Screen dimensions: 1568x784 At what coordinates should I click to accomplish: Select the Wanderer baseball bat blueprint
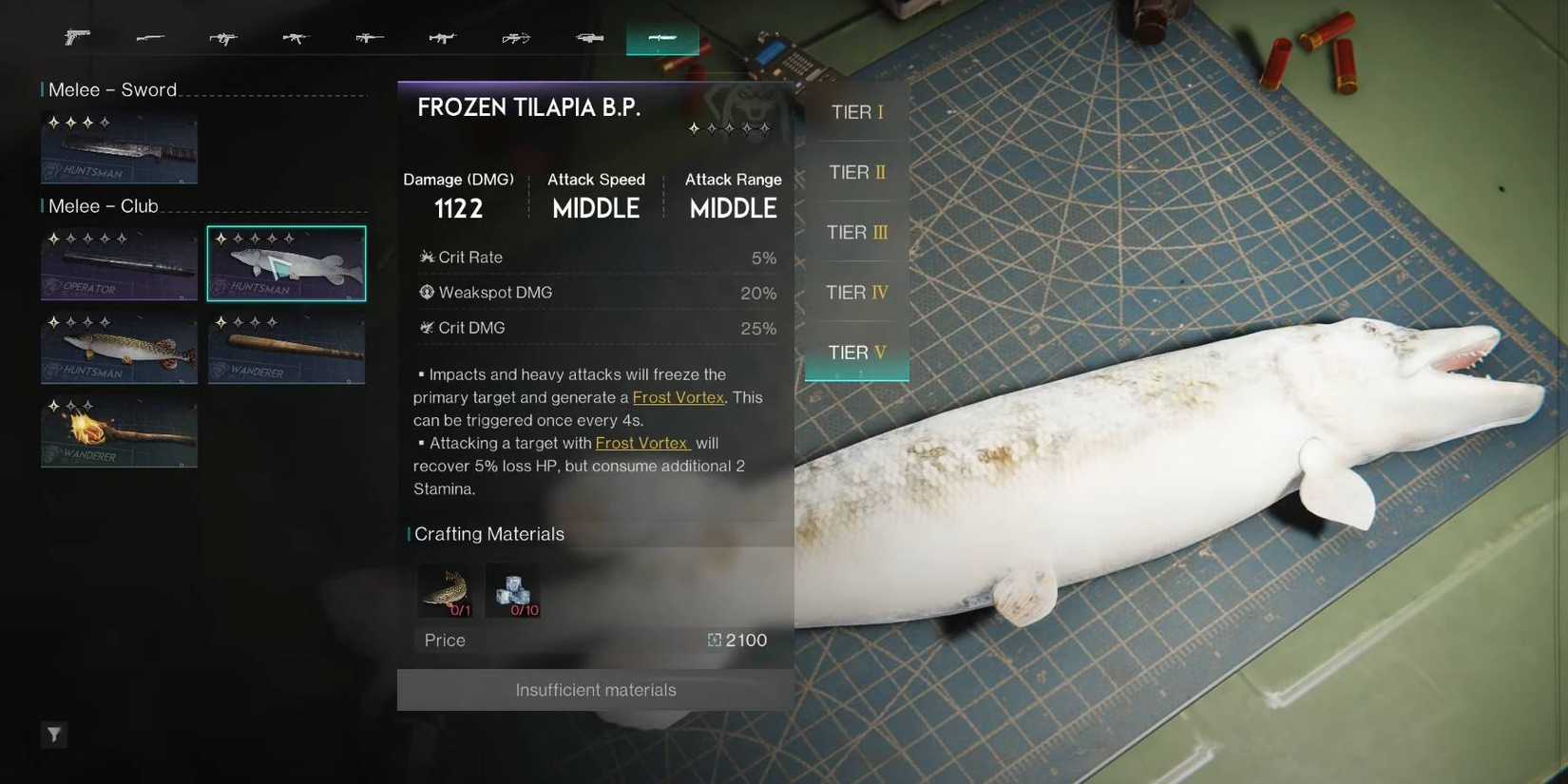coord(286,348)
